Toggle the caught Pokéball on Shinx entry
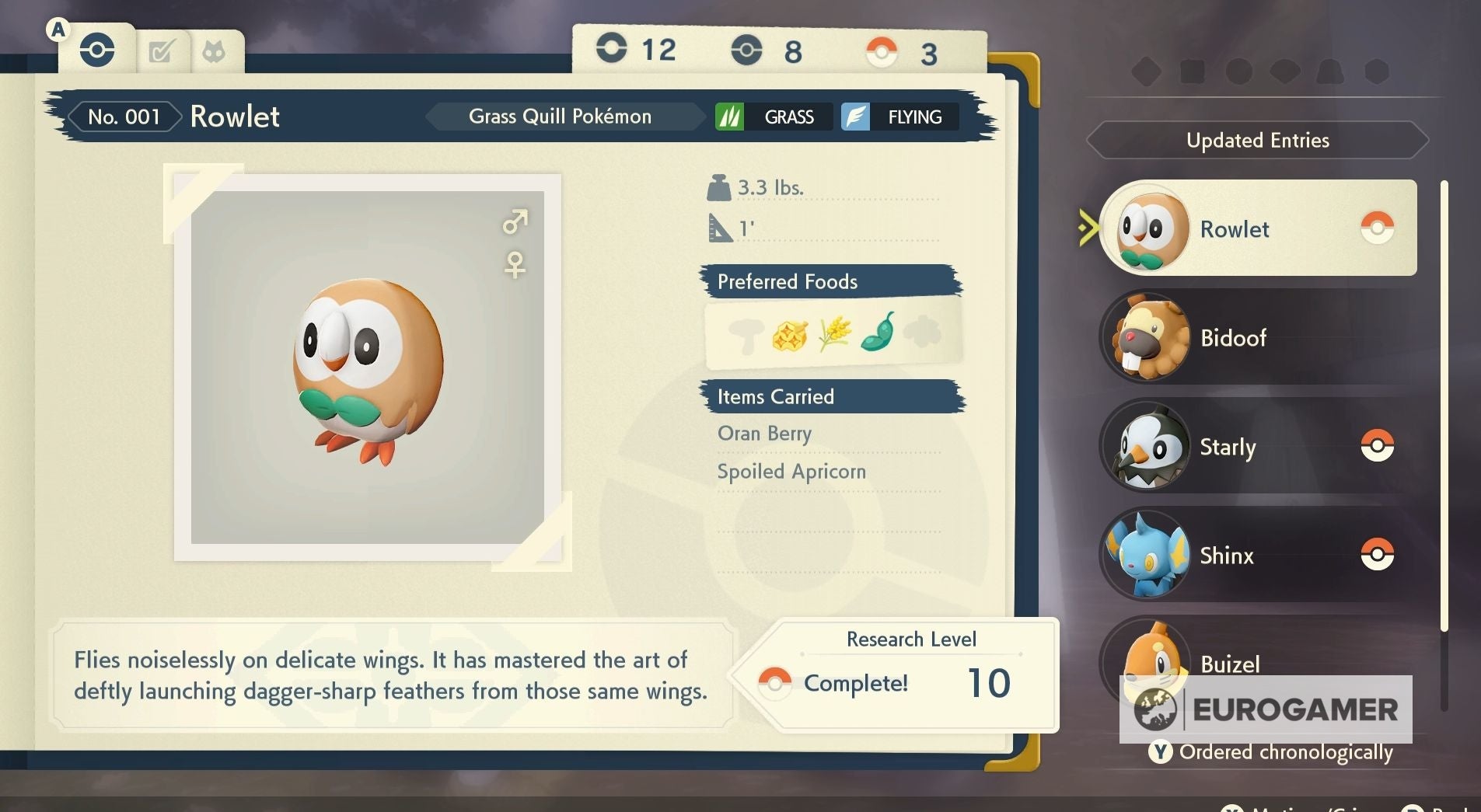Screen dimensions: 1481x812 [x=1378, y=553]
